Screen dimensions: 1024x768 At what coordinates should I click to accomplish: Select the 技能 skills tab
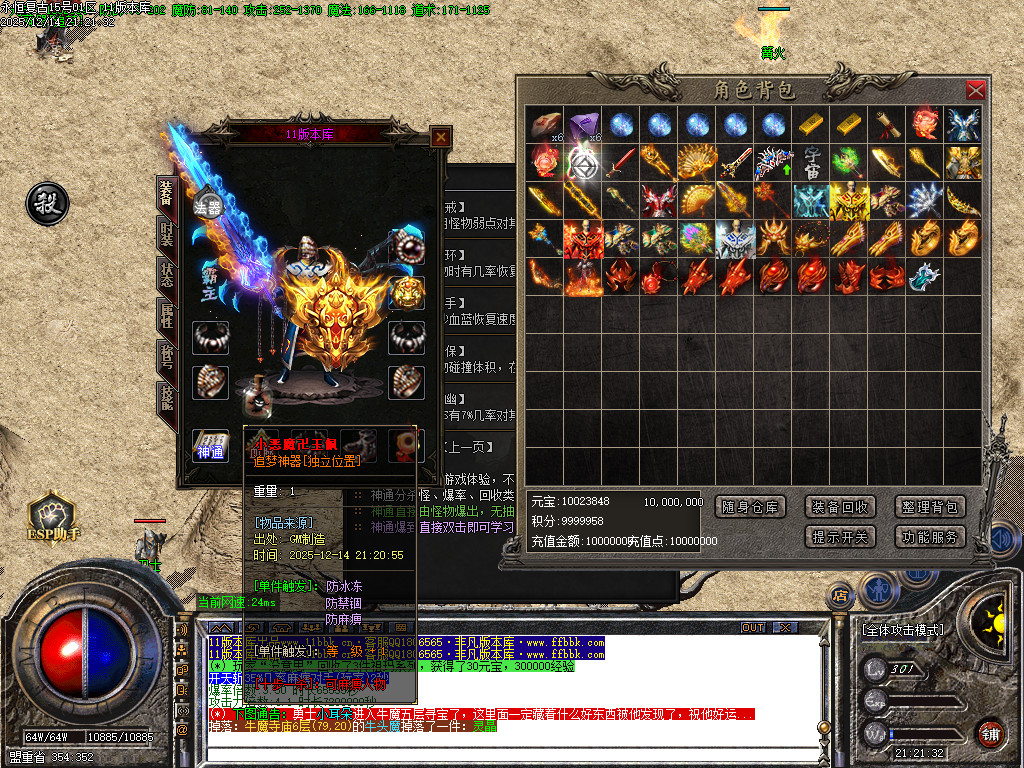click(x=166, y=400)
